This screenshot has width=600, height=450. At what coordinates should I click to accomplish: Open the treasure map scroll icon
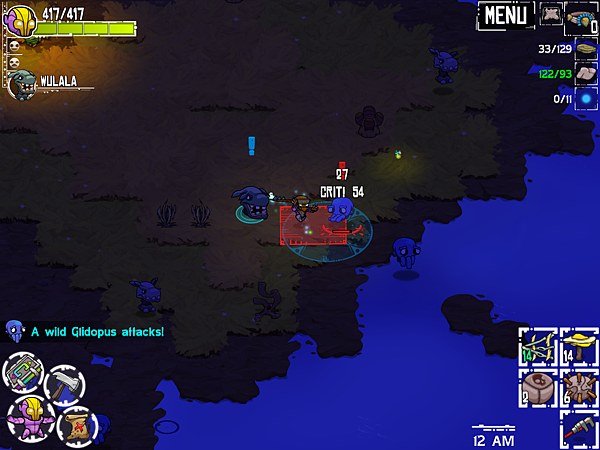[77, 425]
